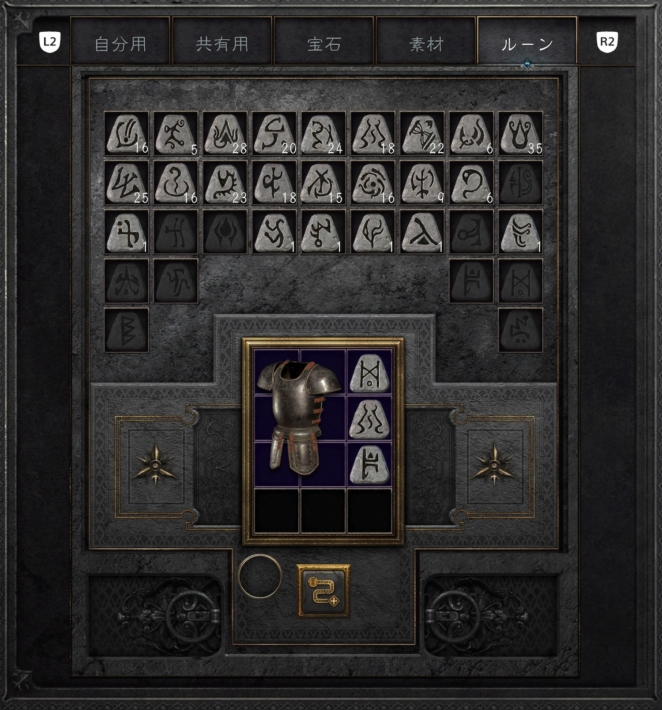Open the 共有用 shared stash tab

click(x=222, y=45)
